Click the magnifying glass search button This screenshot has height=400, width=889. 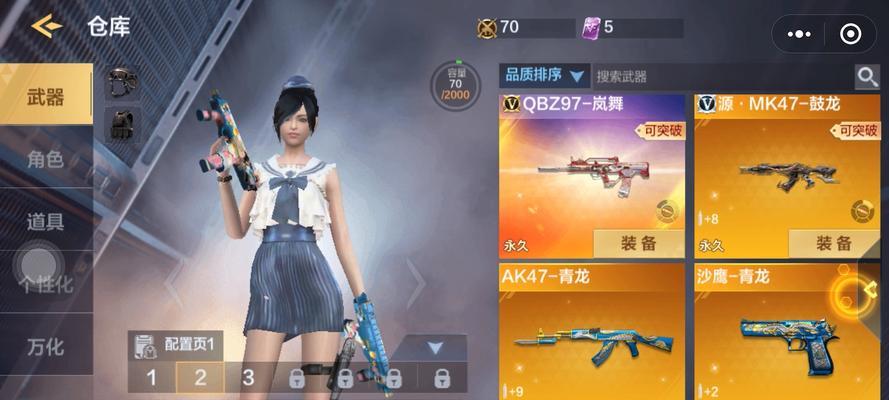[x=866, y=76]
